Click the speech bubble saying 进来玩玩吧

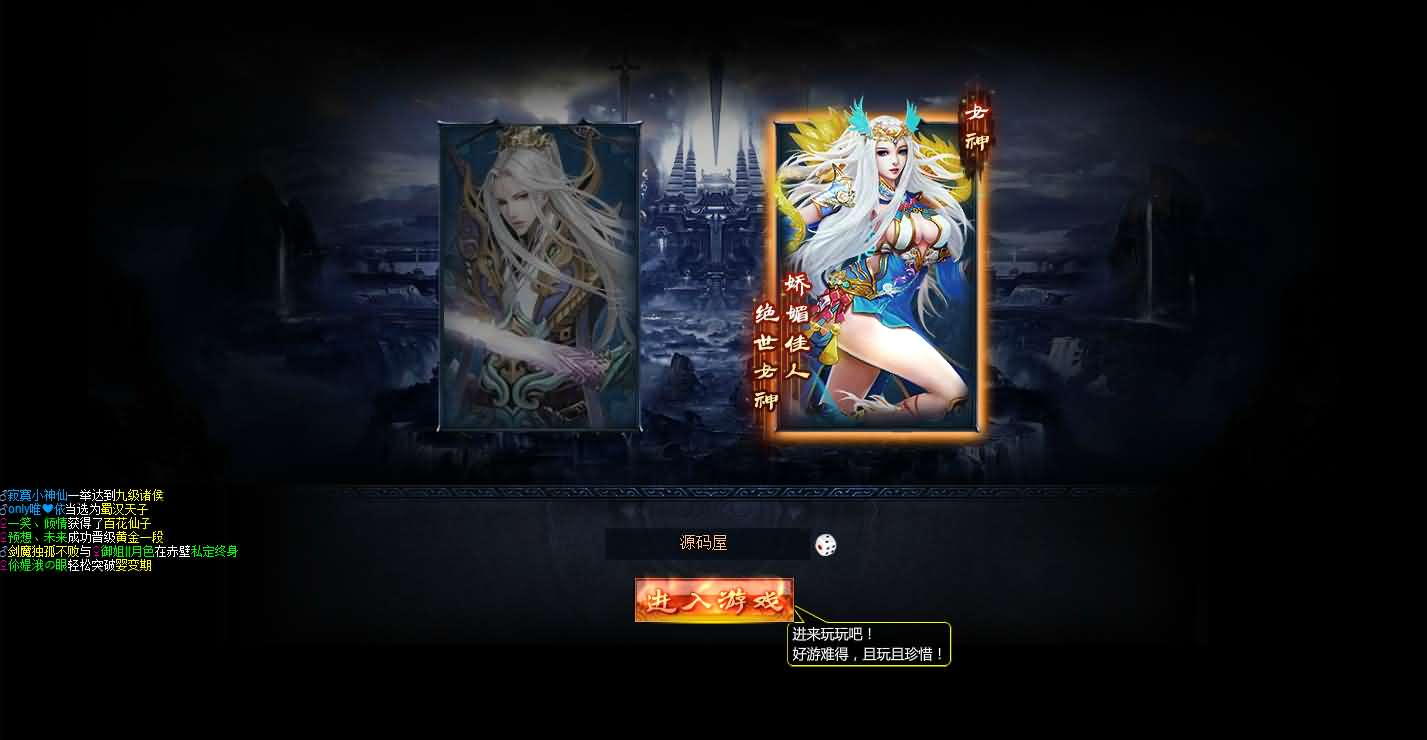pyautogui.click(x=868, y=645)
